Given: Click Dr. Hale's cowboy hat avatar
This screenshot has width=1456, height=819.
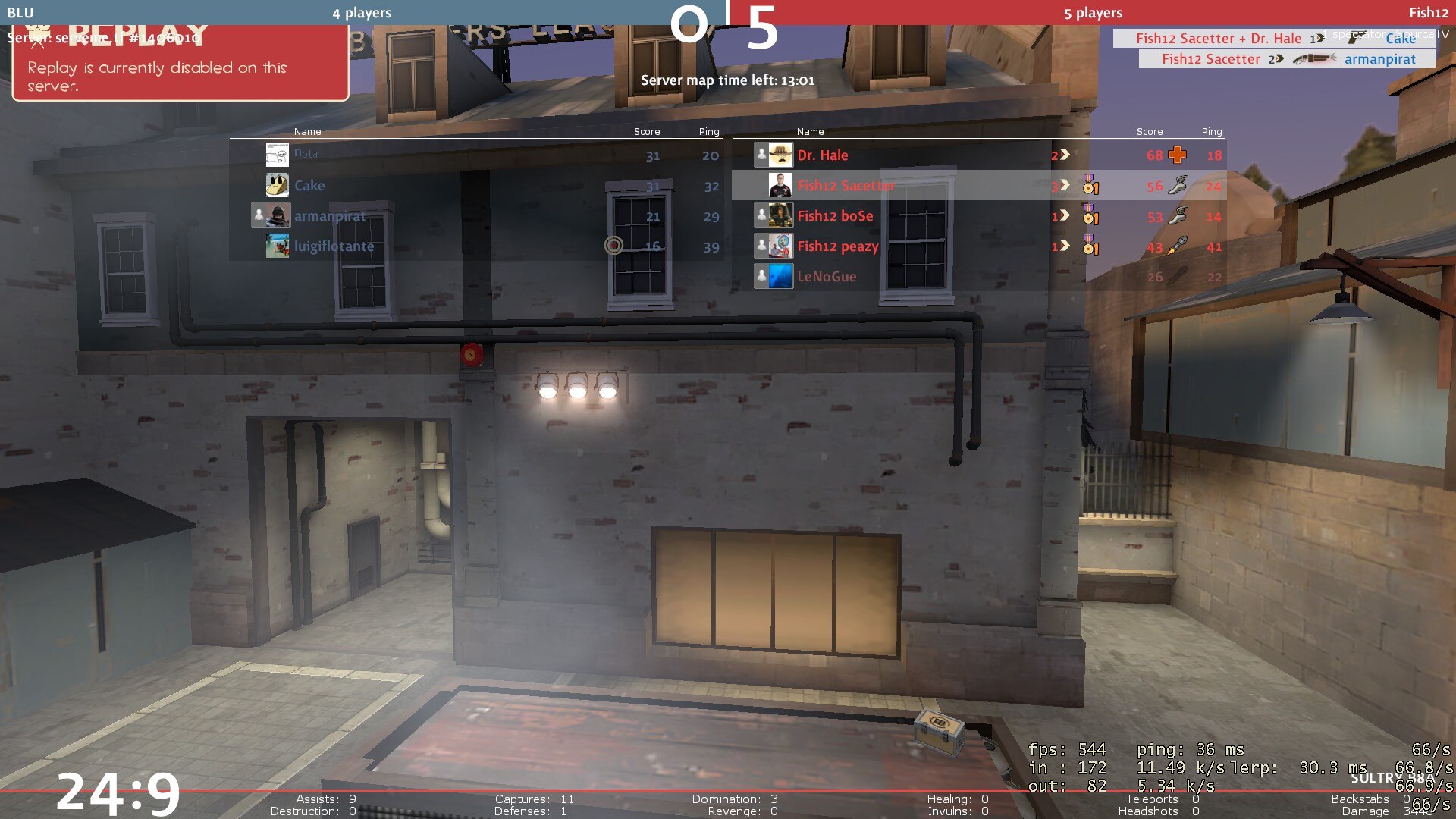Looking at the screenshot, I should (780, 155).
